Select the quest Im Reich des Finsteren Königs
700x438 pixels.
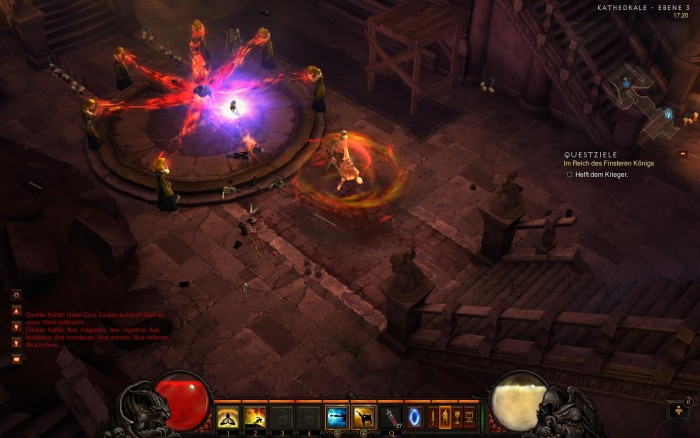point(608,163)
